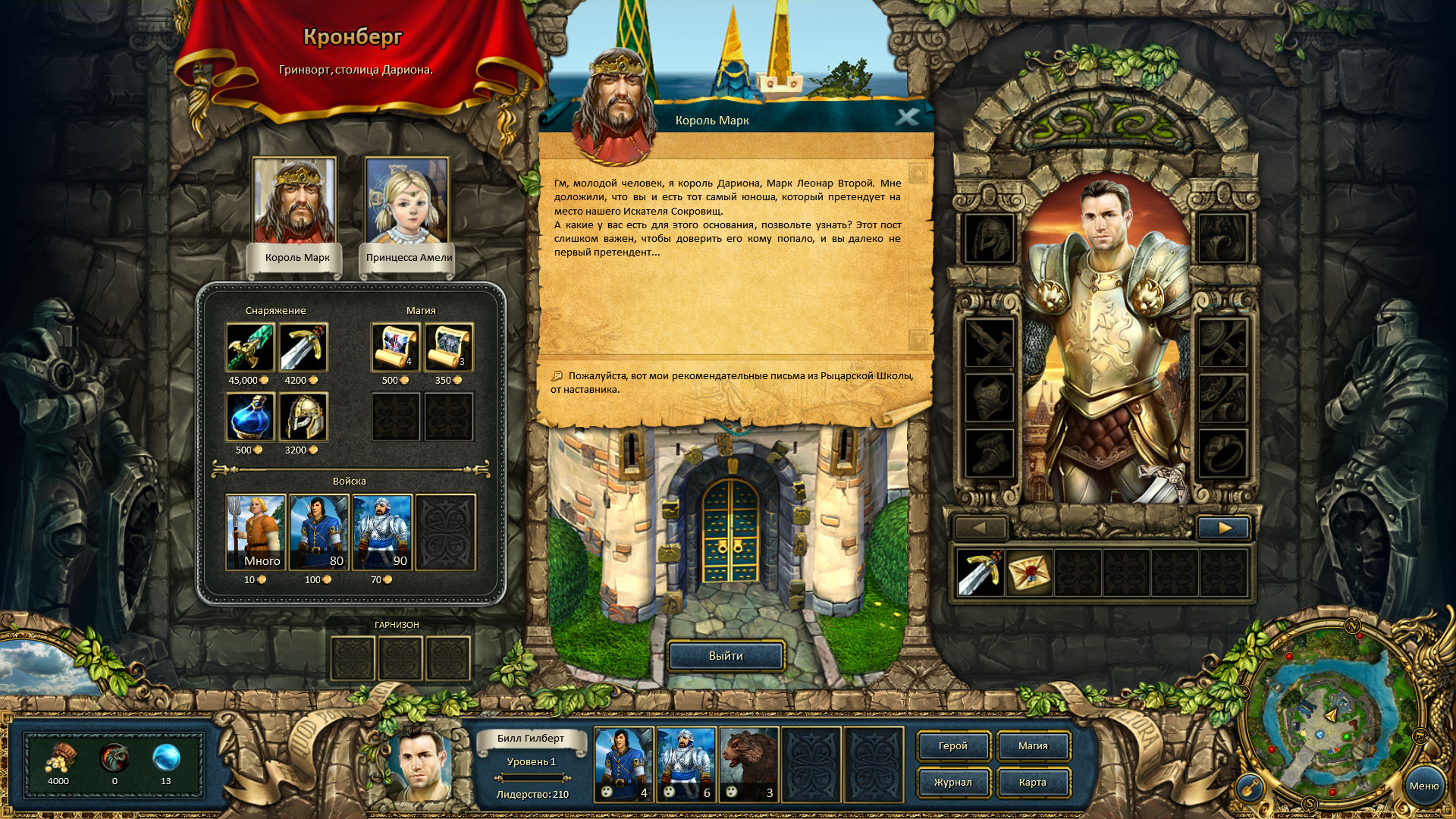Select the golden helmet costing 3200
The height and width of the screenshot is (819, 1456).
[304, 417]
